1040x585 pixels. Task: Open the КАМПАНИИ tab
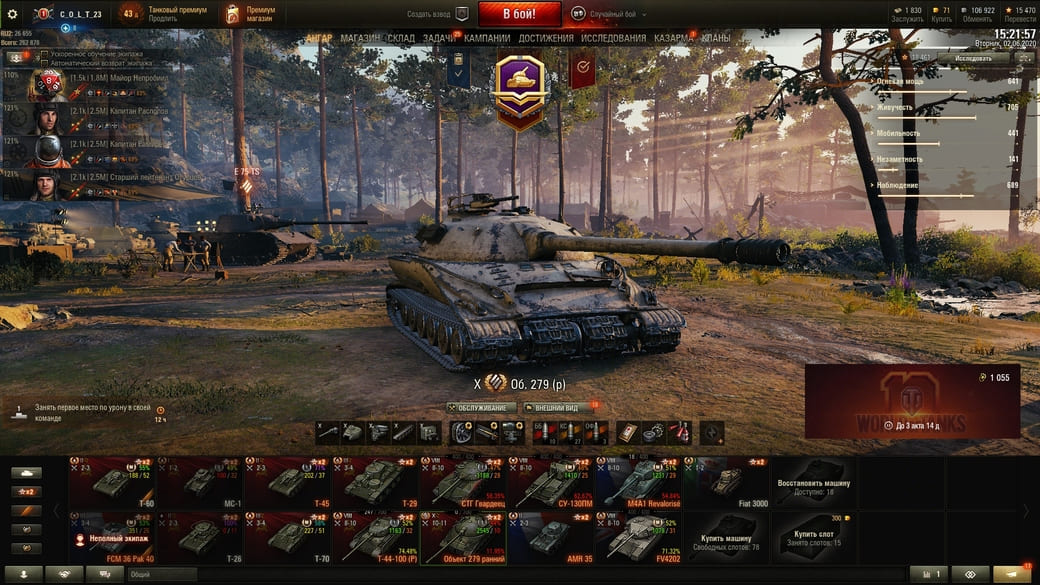[487, 38]
